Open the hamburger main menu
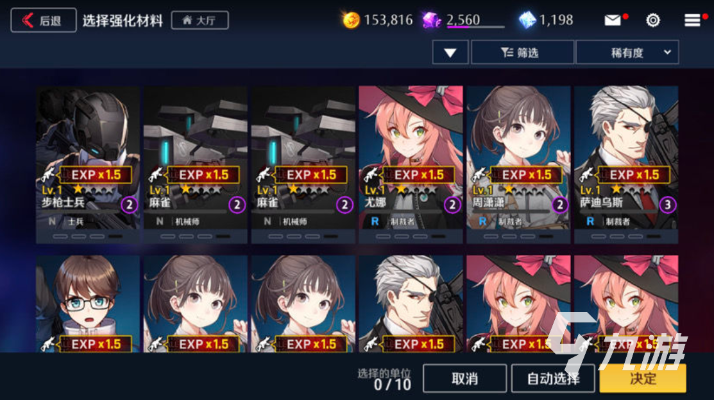 693,20
